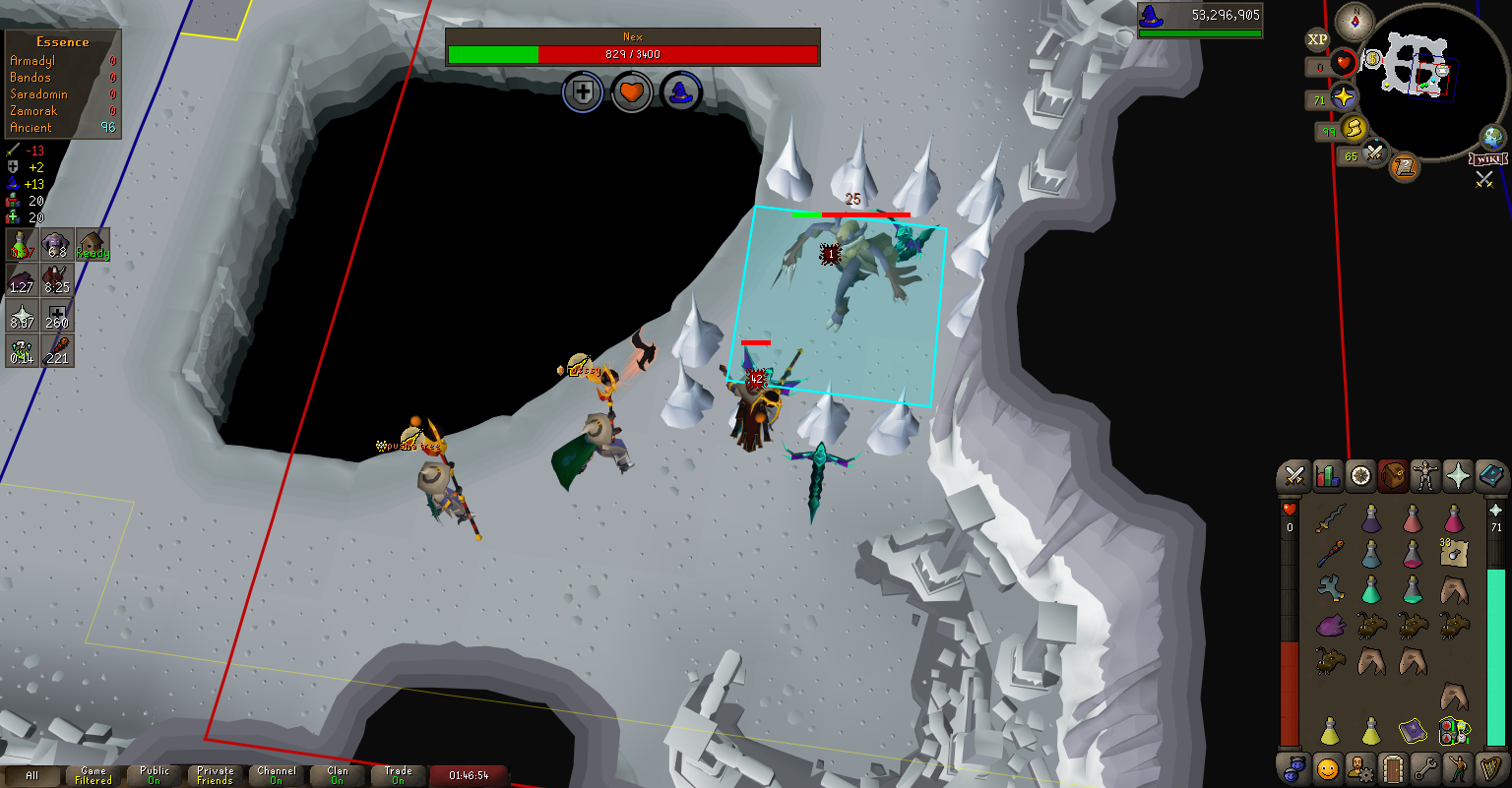Open the world map globe
The width and height of the screenshot is (1512, 788).
1493,138
